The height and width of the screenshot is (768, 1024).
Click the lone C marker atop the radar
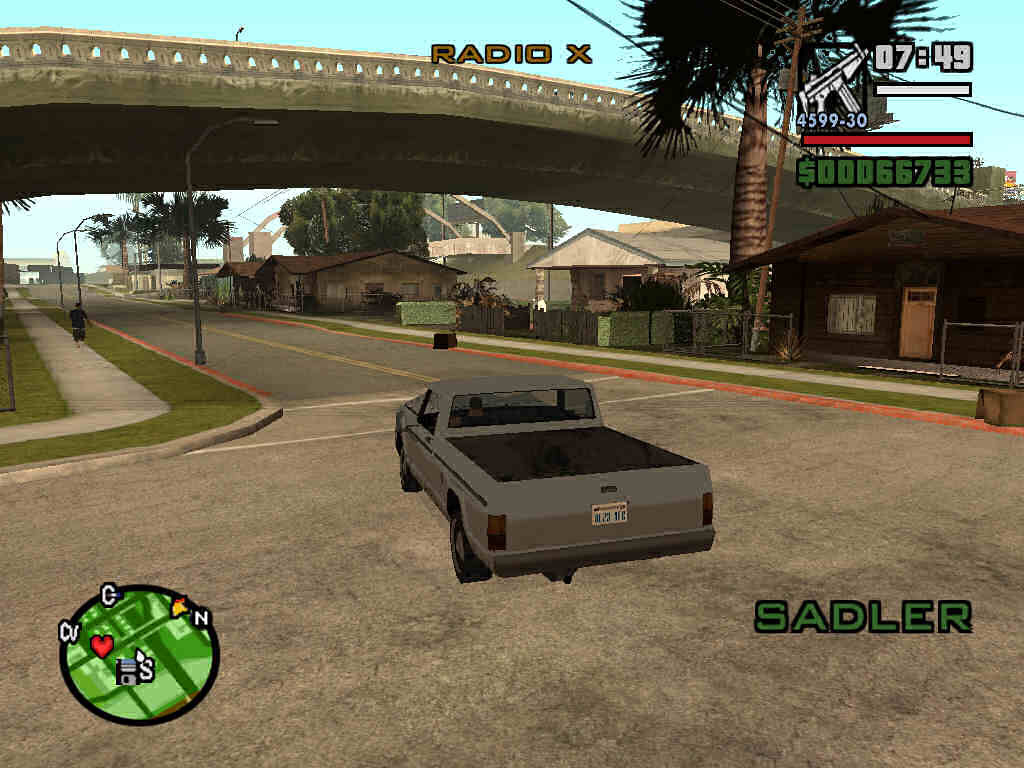[110, 596]
